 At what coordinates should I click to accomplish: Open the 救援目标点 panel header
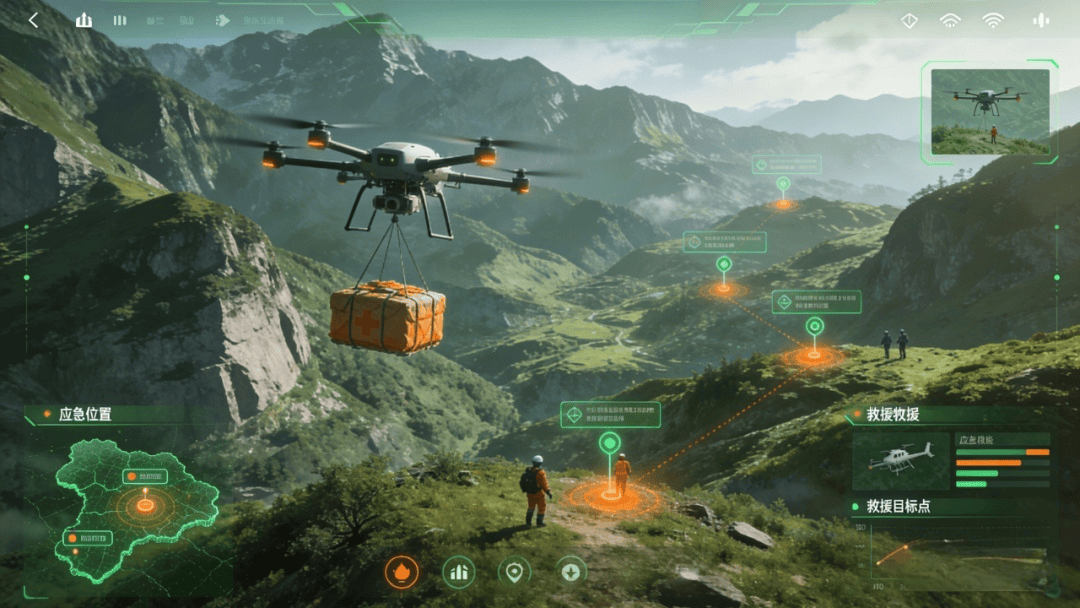point(898,506)
